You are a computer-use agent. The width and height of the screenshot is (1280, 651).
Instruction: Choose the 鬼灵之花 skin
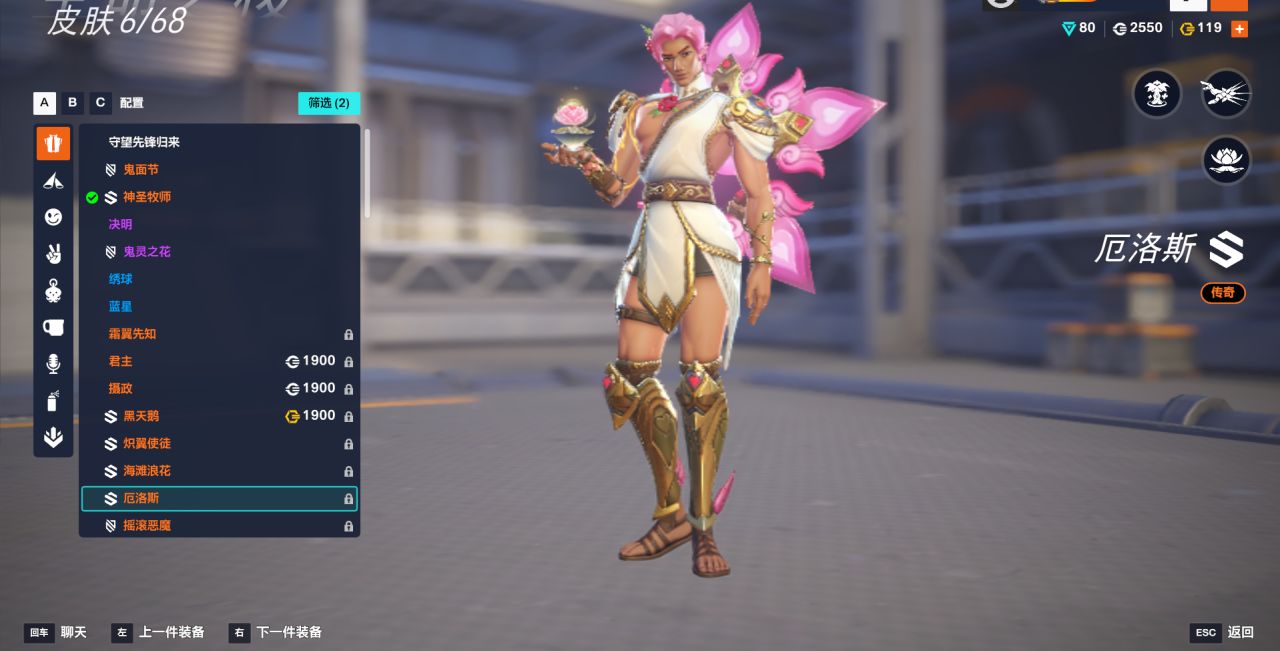147,252
